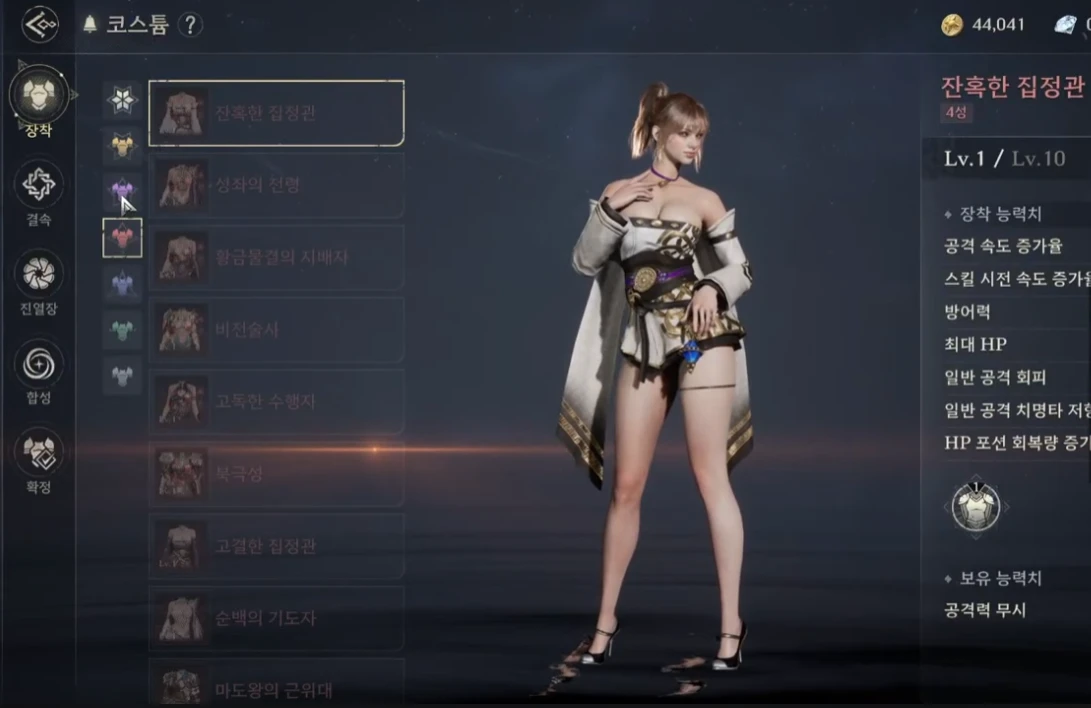Select the 비전술사 costume entry
1091x708 pixels.
point(276,329)
